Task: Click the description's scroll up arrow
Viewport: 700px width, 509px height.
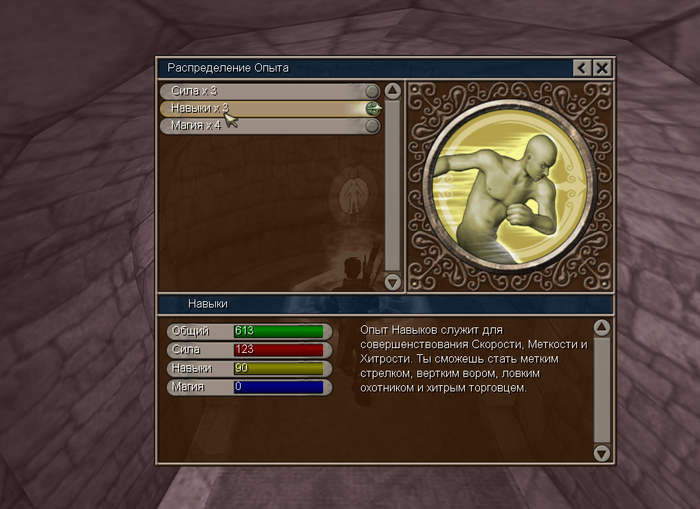Action: (602, 327)
